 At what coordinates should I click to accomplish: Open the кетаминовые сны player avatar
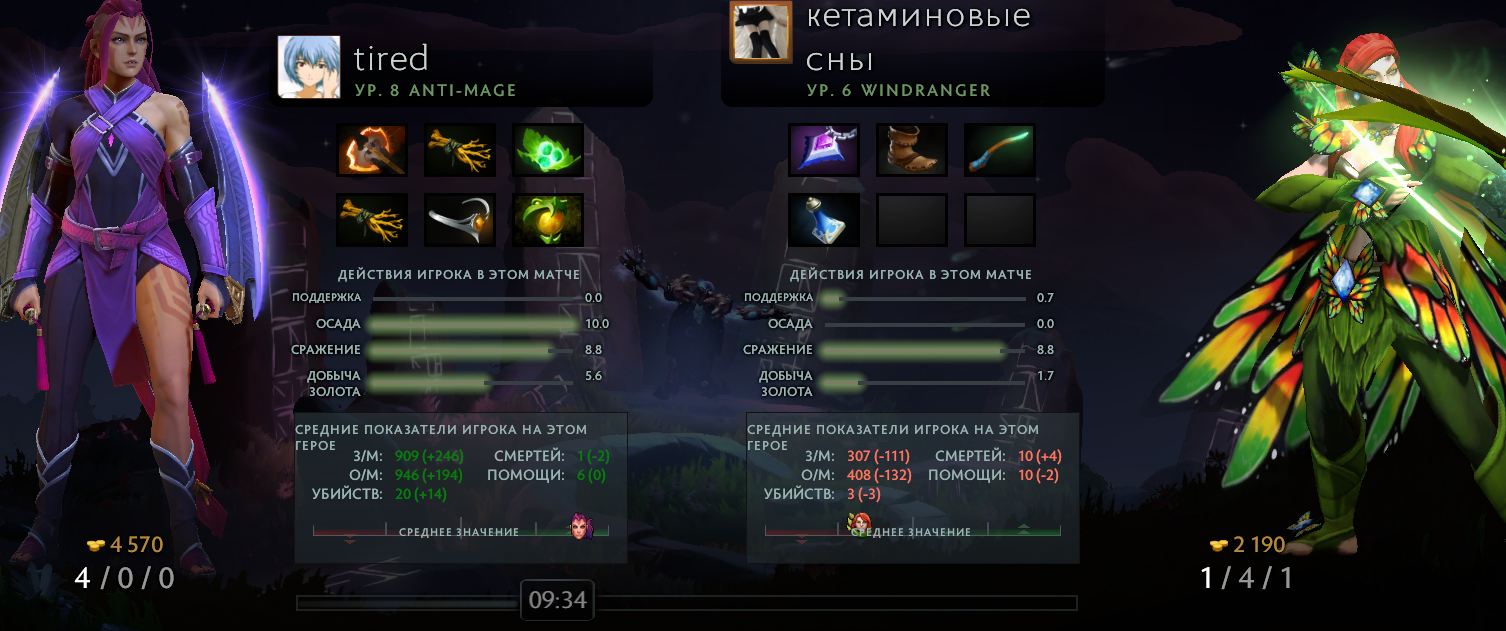(762, 31)
